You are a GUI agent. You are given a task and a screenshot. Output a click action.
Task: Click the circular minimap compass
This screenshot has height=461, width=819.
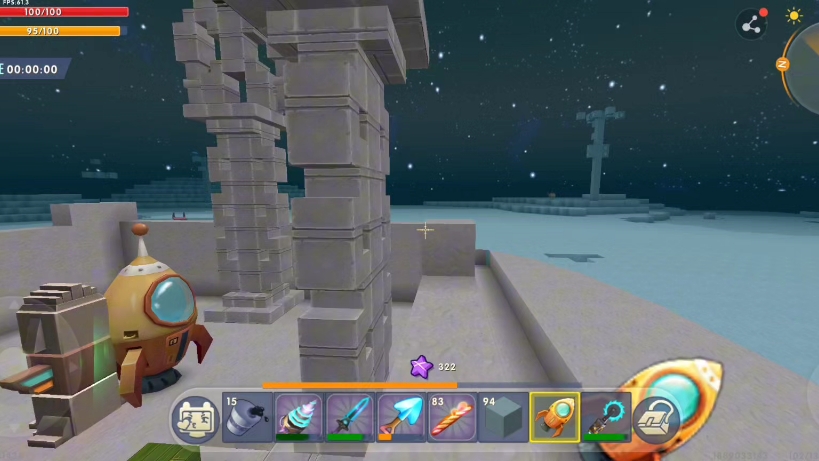point(804,66)
